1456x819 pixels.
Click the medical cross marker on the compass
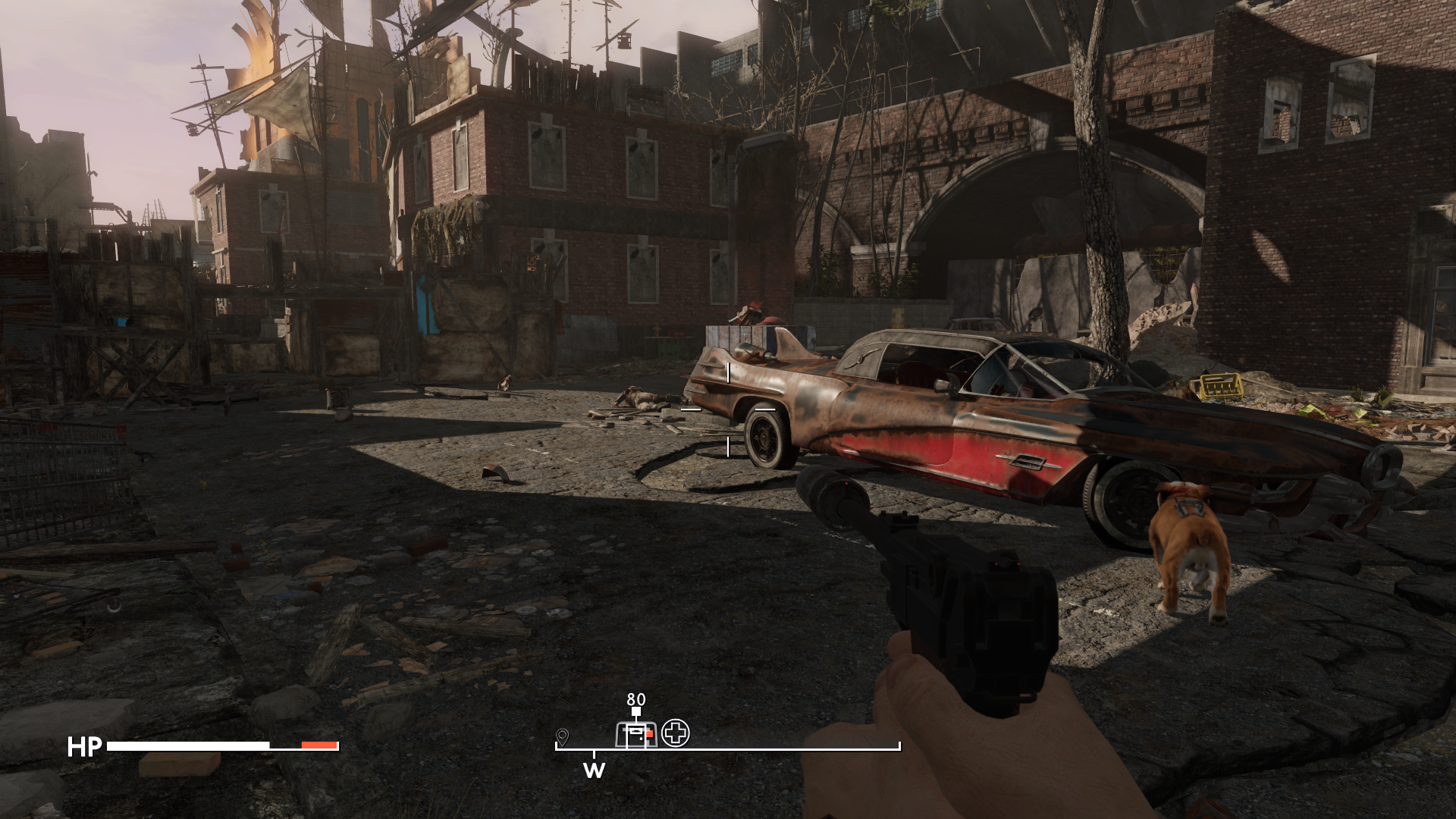[675, 733]
